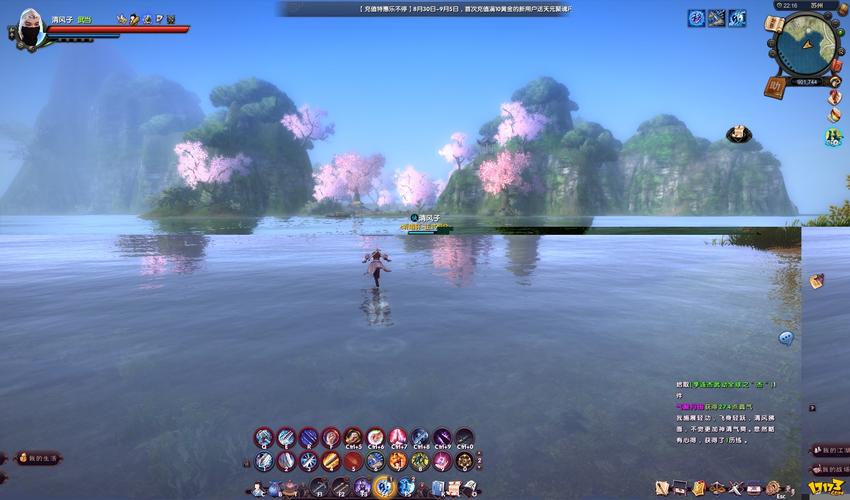Click the 助 help book beside minimap
Viewport: 850px width, 500px height.
[x=773, y=86]
